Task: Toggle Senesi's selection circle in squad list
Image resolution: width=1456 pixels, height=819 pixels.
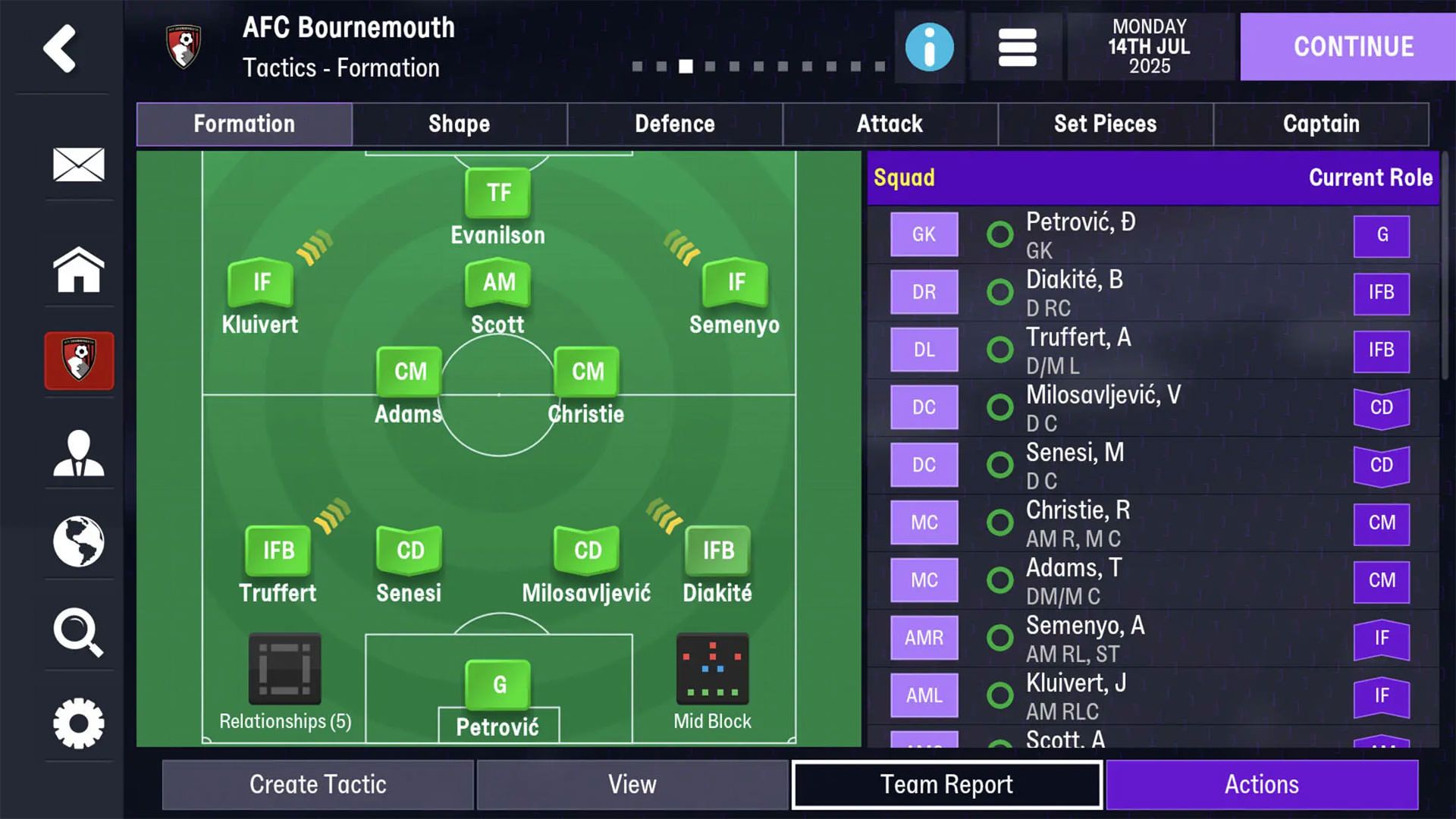Action: coord(999,465)
